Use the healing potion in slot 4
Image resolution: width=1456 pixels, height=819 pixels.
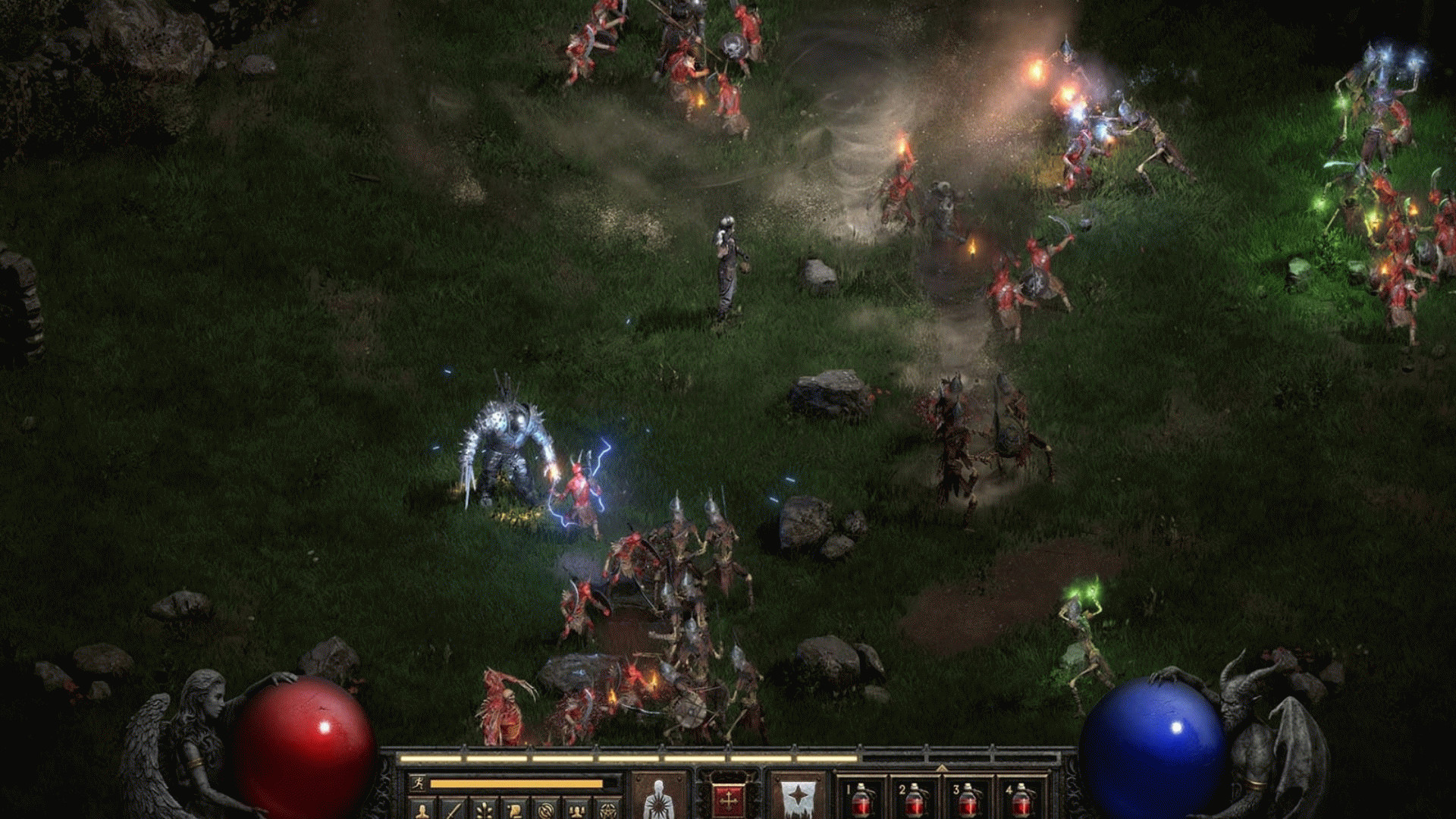pyautogui.click(x=1022, y=802)
